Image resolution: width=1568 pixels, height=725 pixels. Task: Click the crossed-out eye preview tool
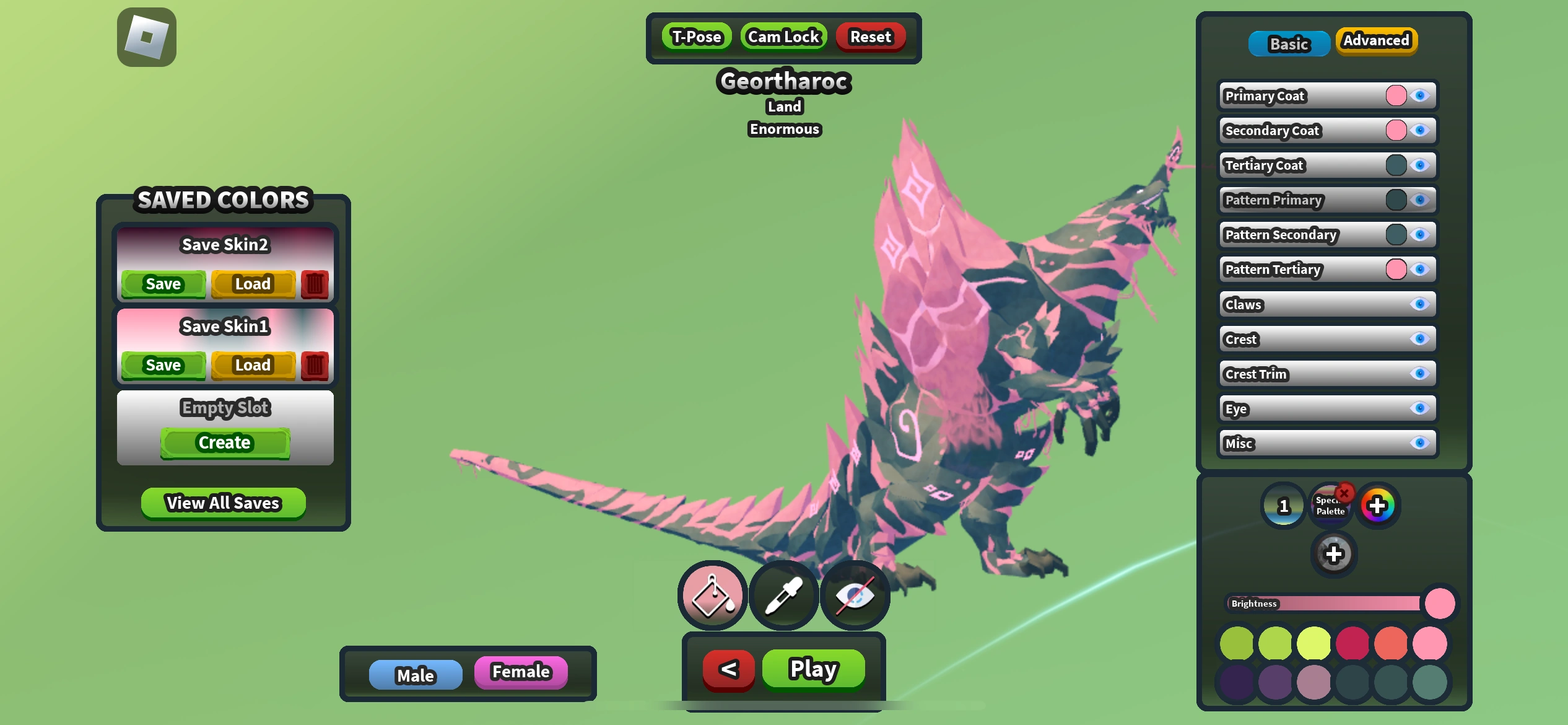tap(855, 595)
